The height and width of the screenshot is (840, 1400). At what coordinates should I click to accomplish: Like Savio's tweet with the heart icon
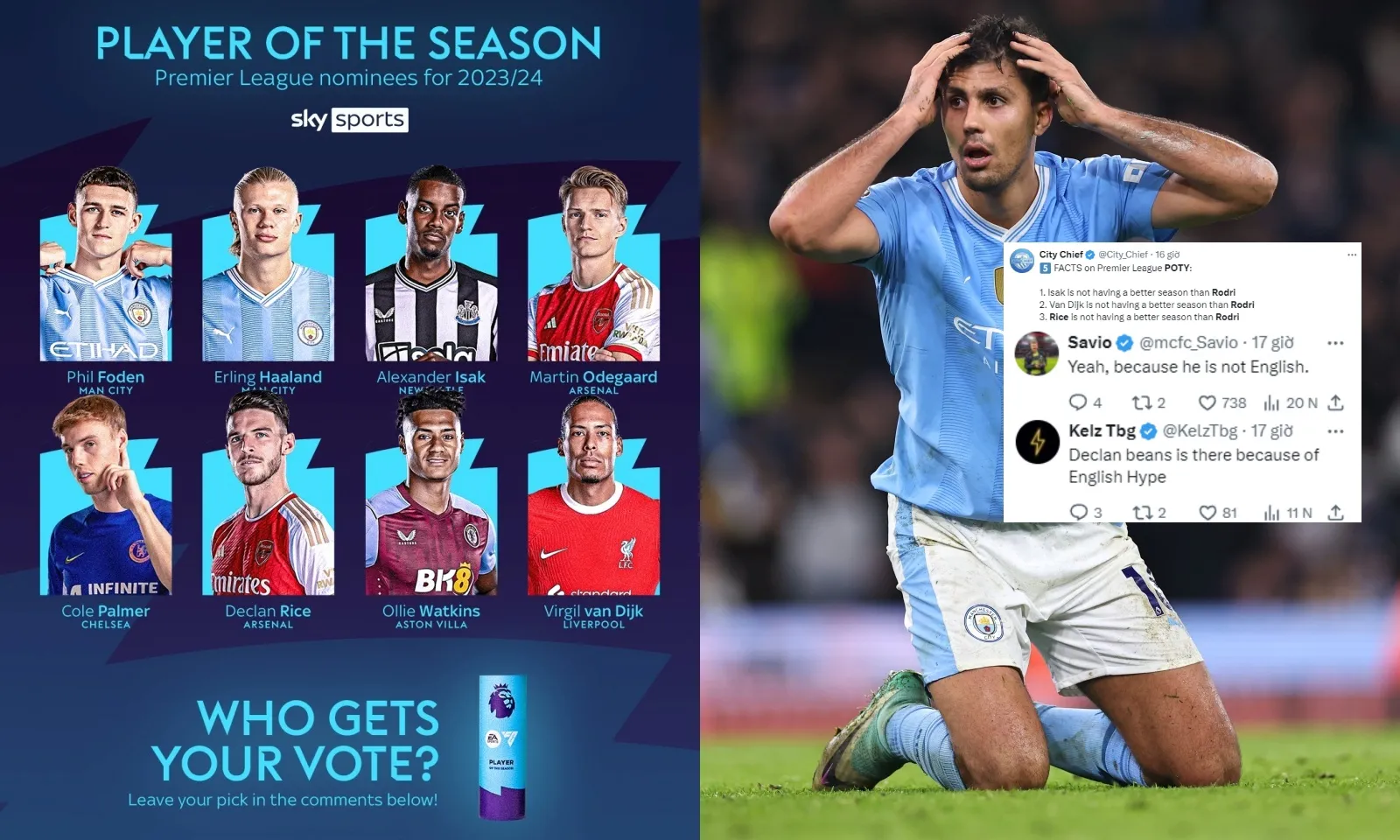1207,402
